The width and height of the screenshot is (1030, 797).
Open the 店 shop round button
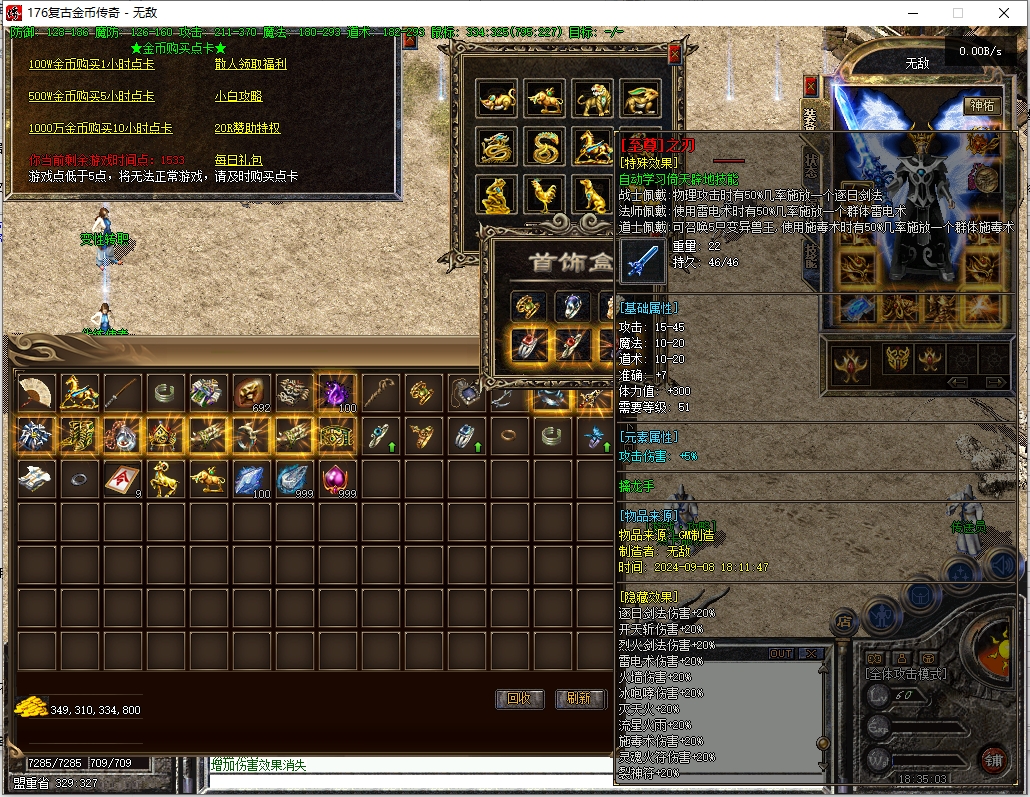[843, 620]
